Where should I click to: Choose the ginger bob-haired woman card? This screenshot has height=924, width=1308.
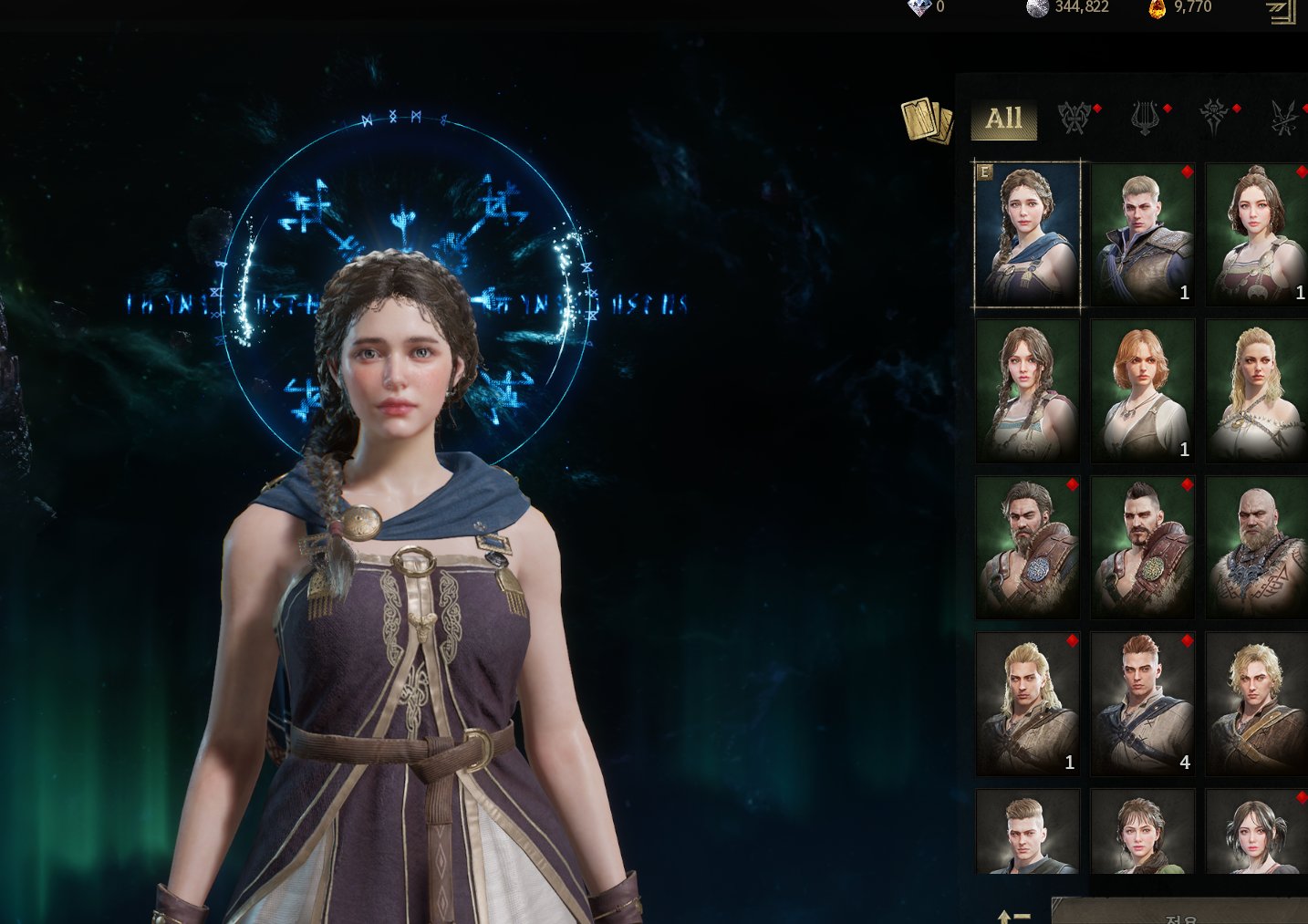click(x=1142, y=390)
